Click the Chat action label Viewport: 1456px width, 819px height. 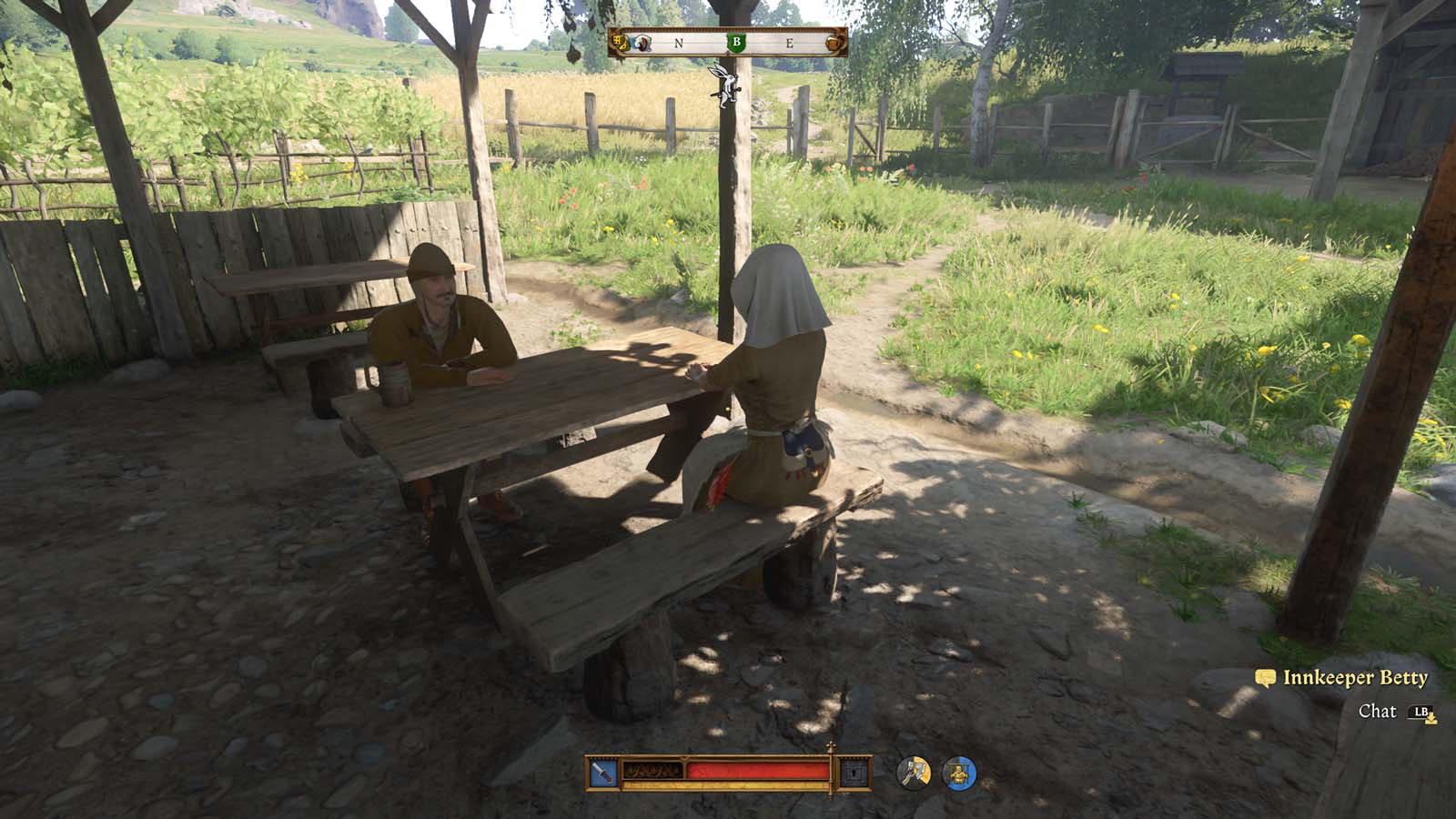coord(1380,712)
